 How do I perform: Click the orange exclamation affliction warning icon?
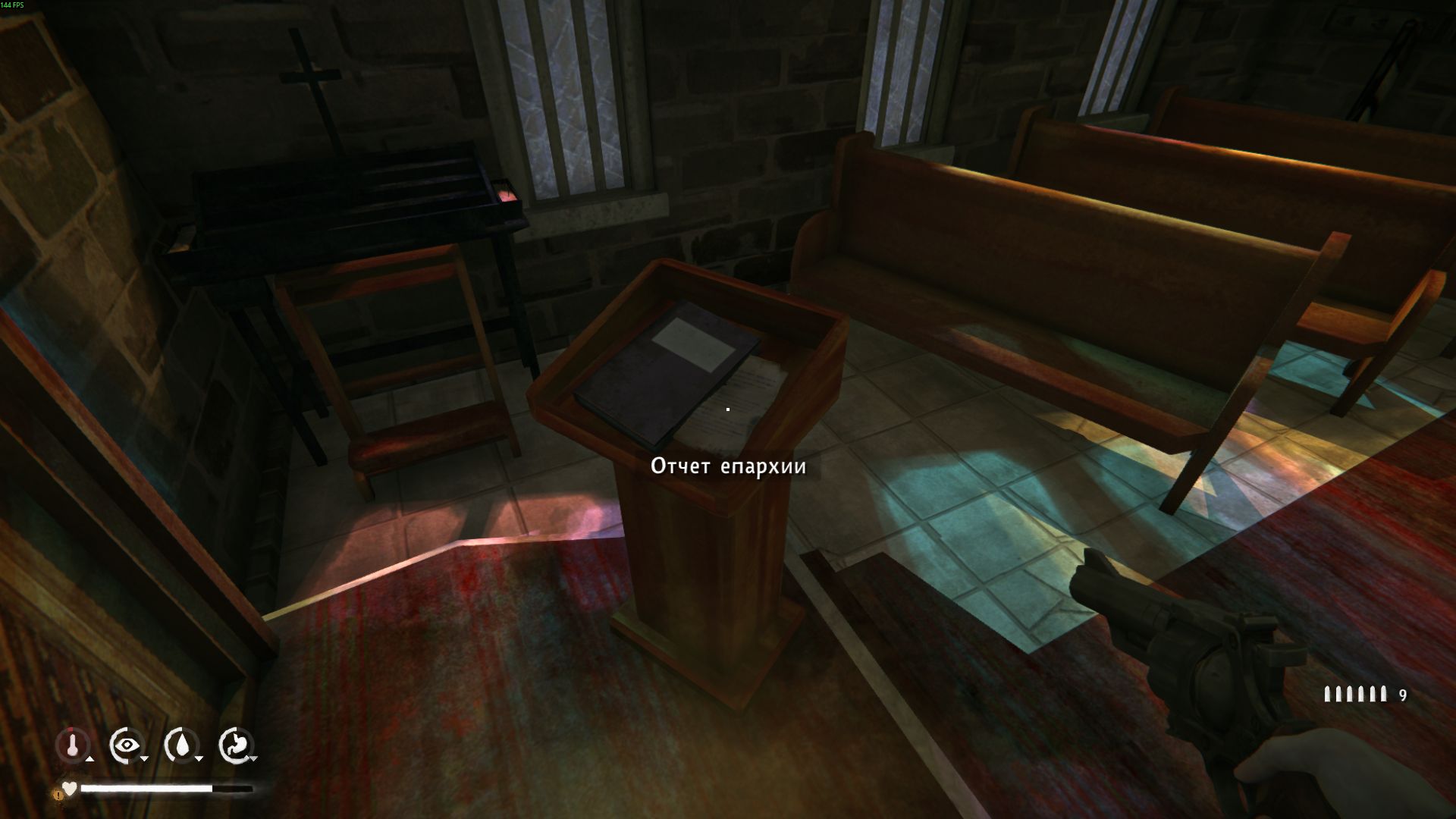[58, 795]
